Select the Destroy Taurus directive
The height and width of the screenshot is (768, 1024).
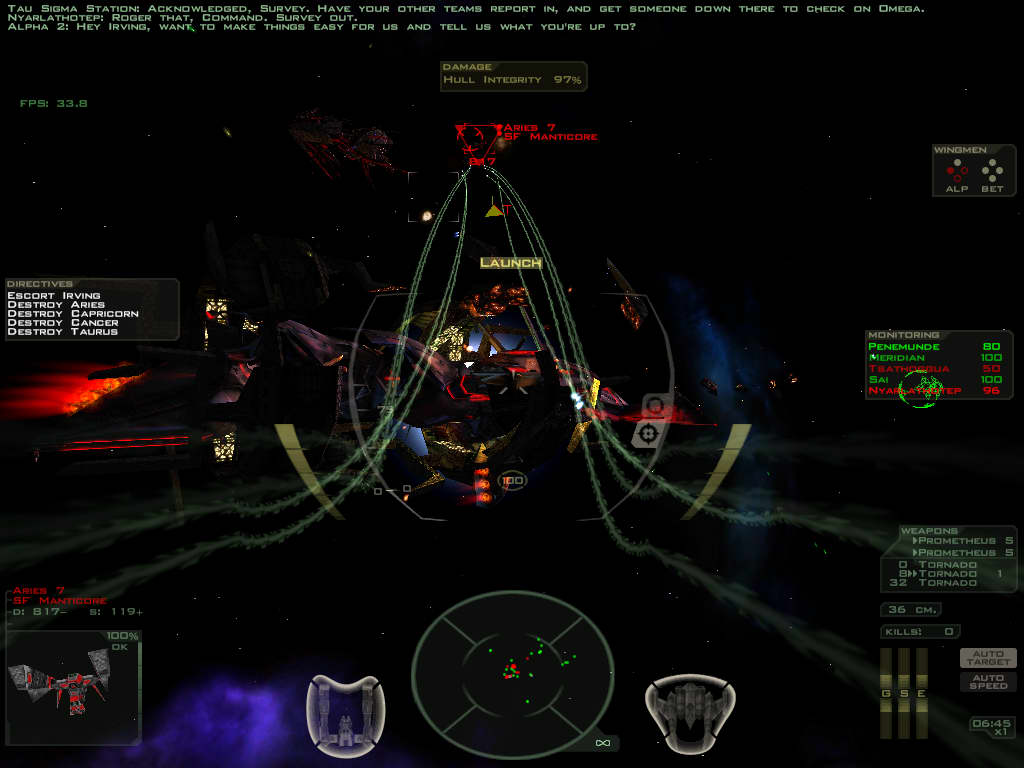point(63,332)
